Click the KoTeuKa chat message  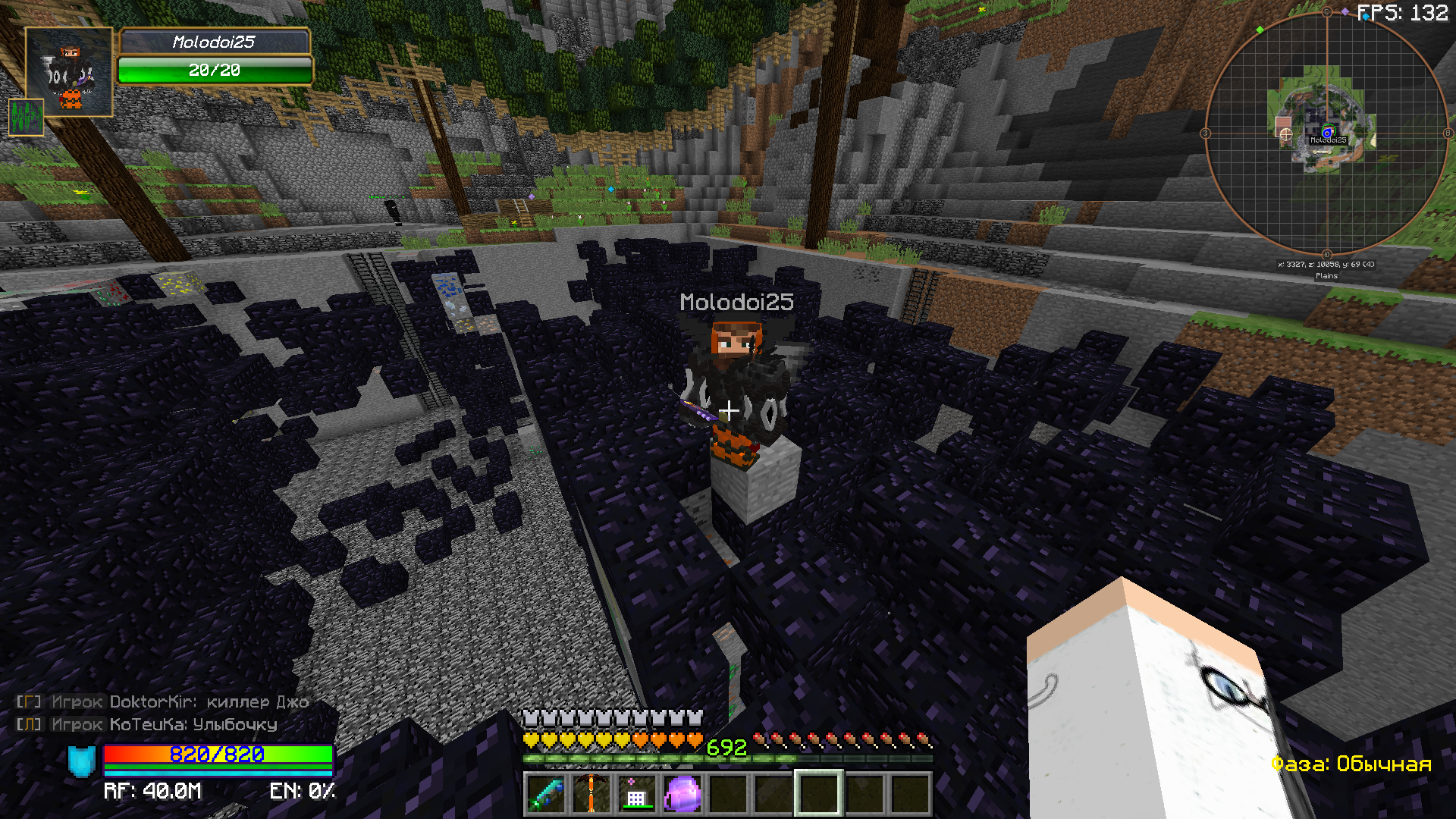click(x=148, y=725)
